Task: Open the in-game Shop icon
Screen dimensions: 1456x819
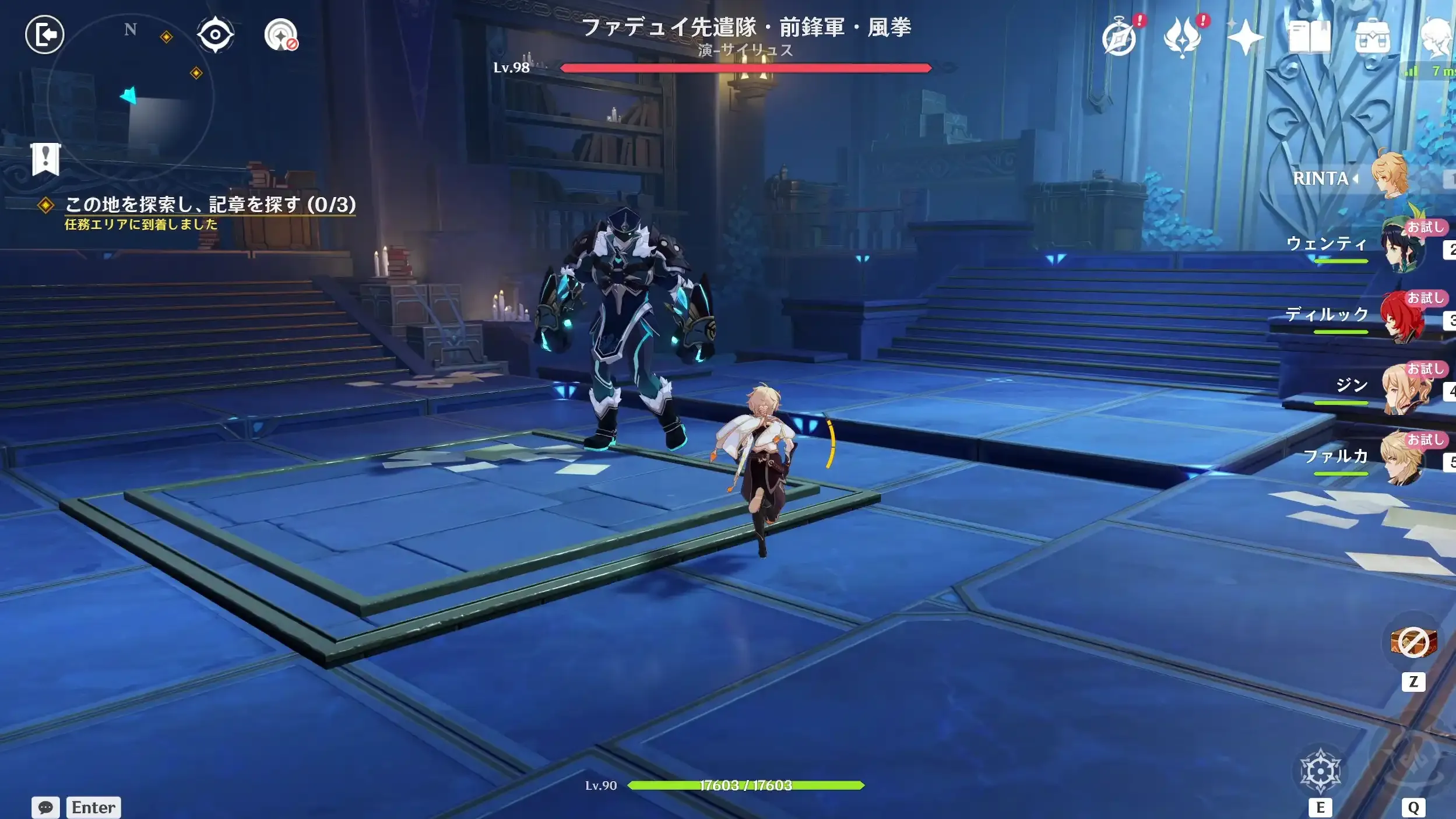Action: click(1373, 36)
